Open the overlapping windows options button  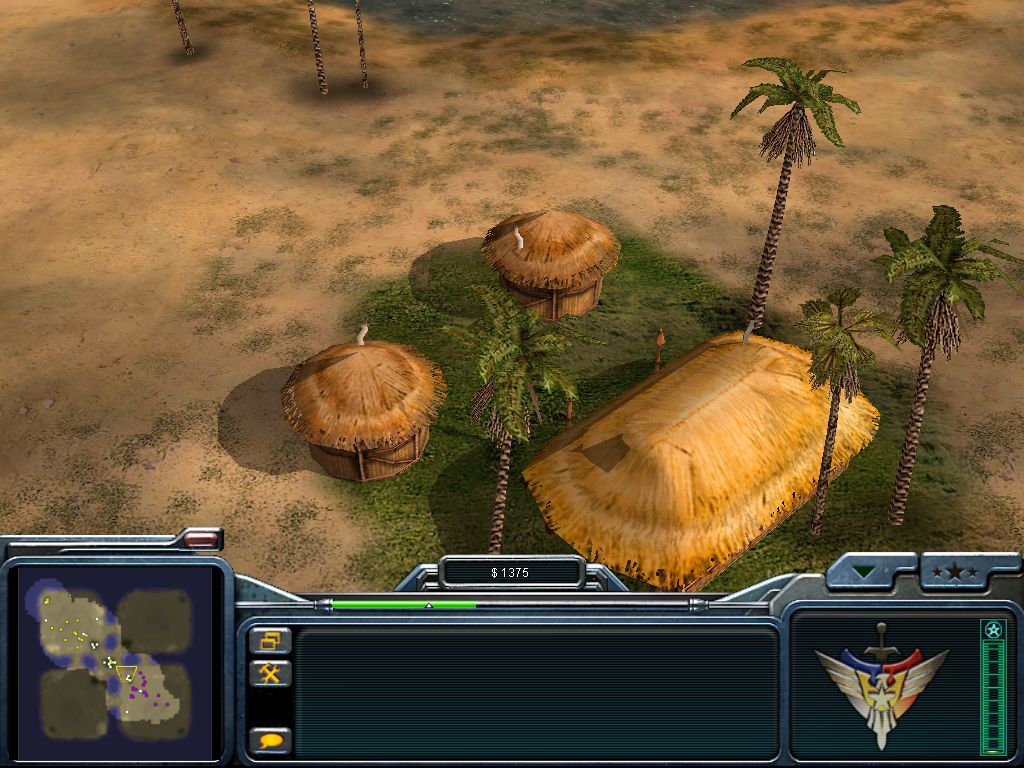(x=270, y=640)
